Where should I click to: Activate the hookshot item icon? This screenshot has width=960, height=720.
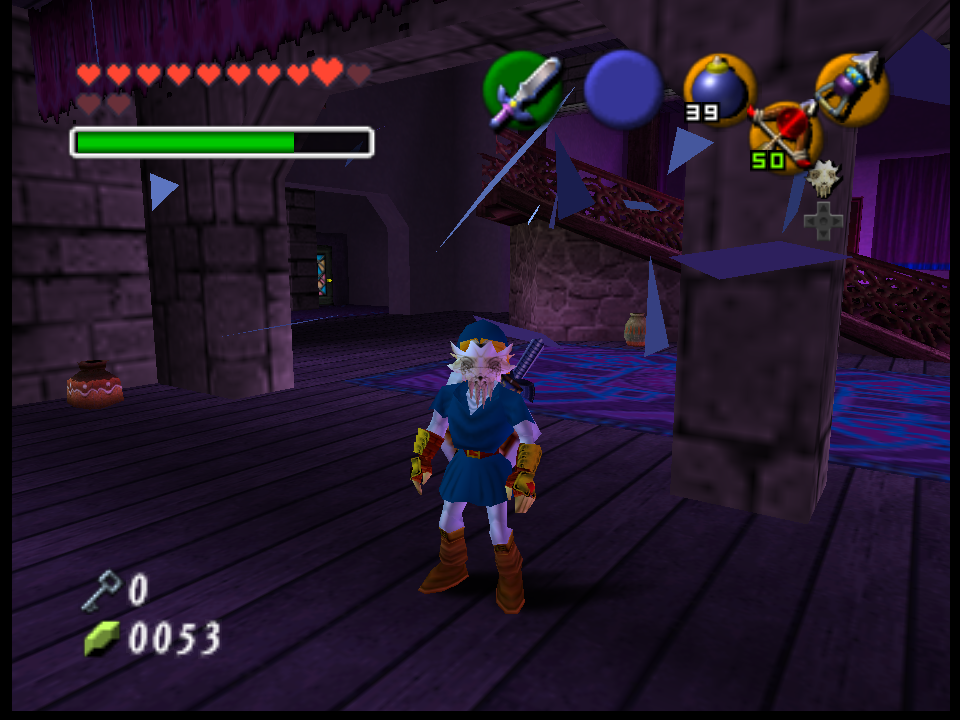[x=851, y=87]
